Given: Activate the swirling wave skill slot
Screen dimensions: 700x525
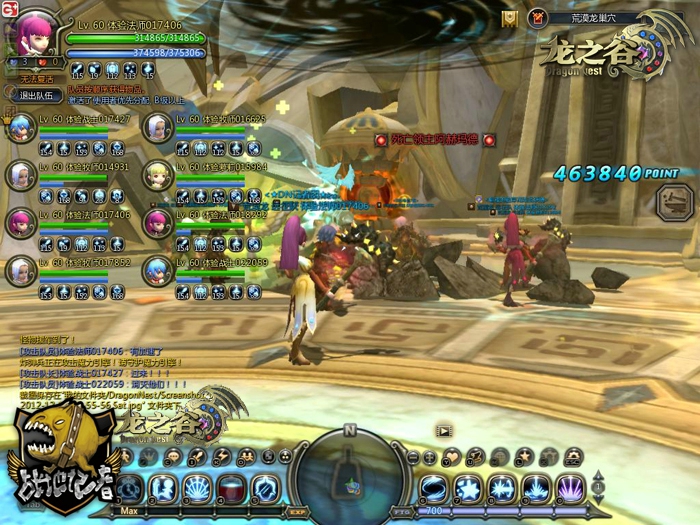Looking at the screenshot, I should point(434,488).
